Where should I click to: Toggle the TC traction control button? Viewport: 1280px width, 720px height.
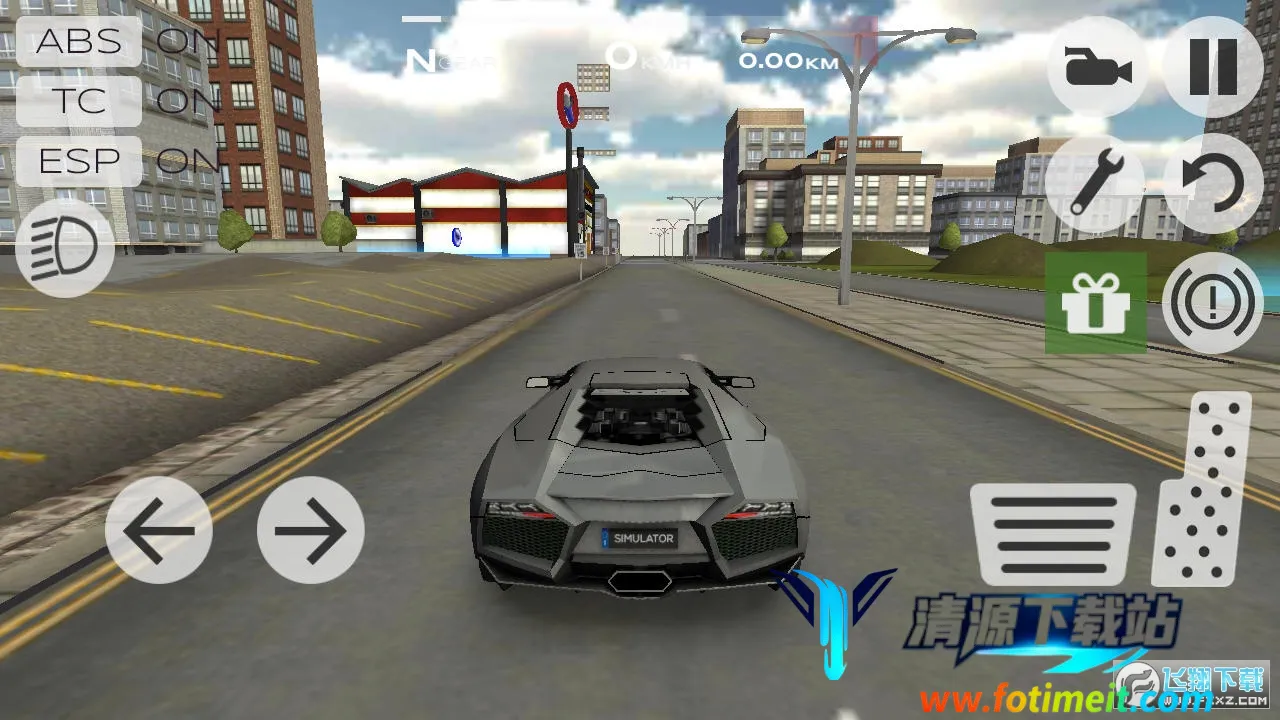(79, 101)
